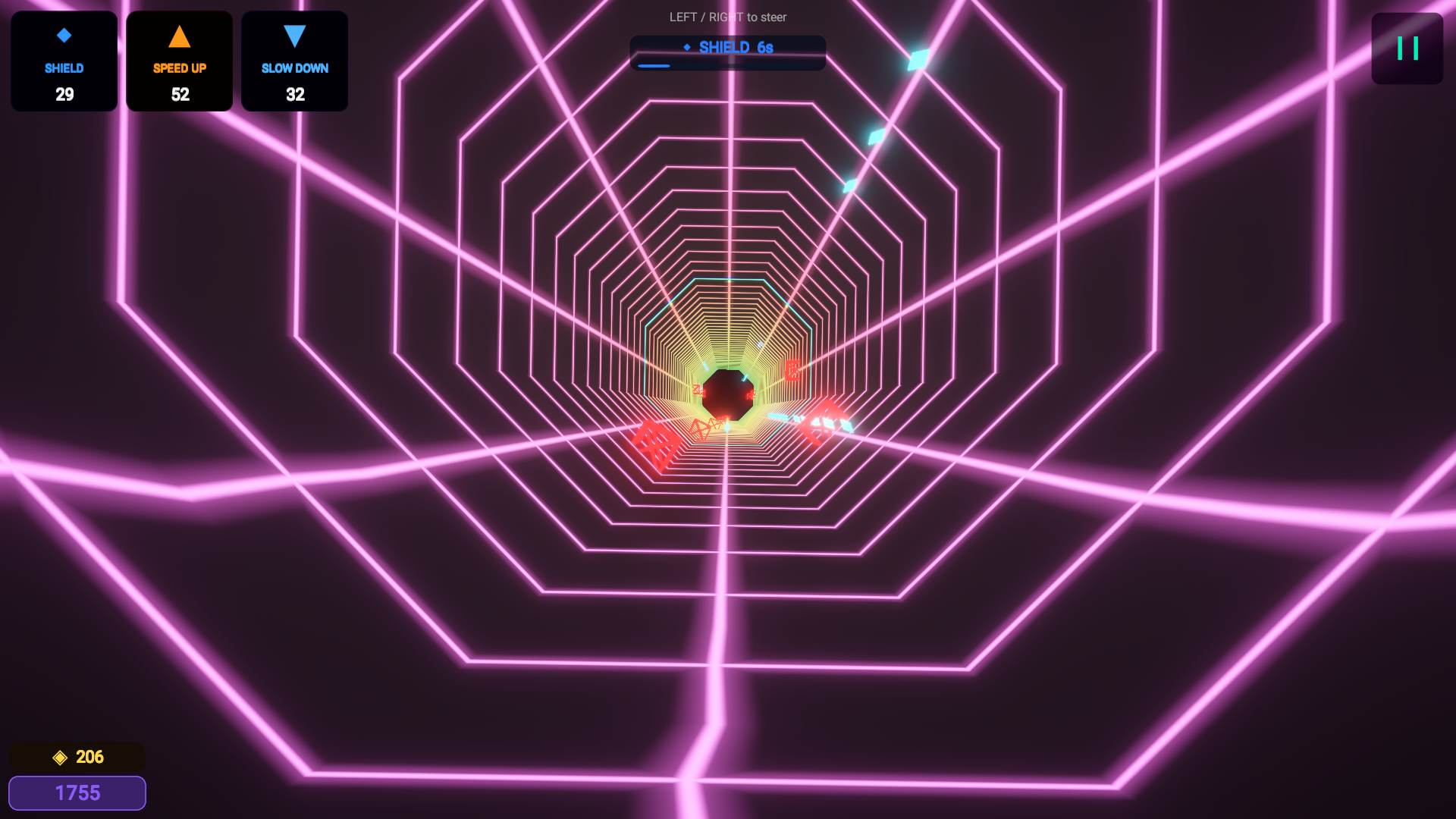Expand the gem counter panel showing 206
The height and width of the screenshot is (819, 1456).
(76, 756)
